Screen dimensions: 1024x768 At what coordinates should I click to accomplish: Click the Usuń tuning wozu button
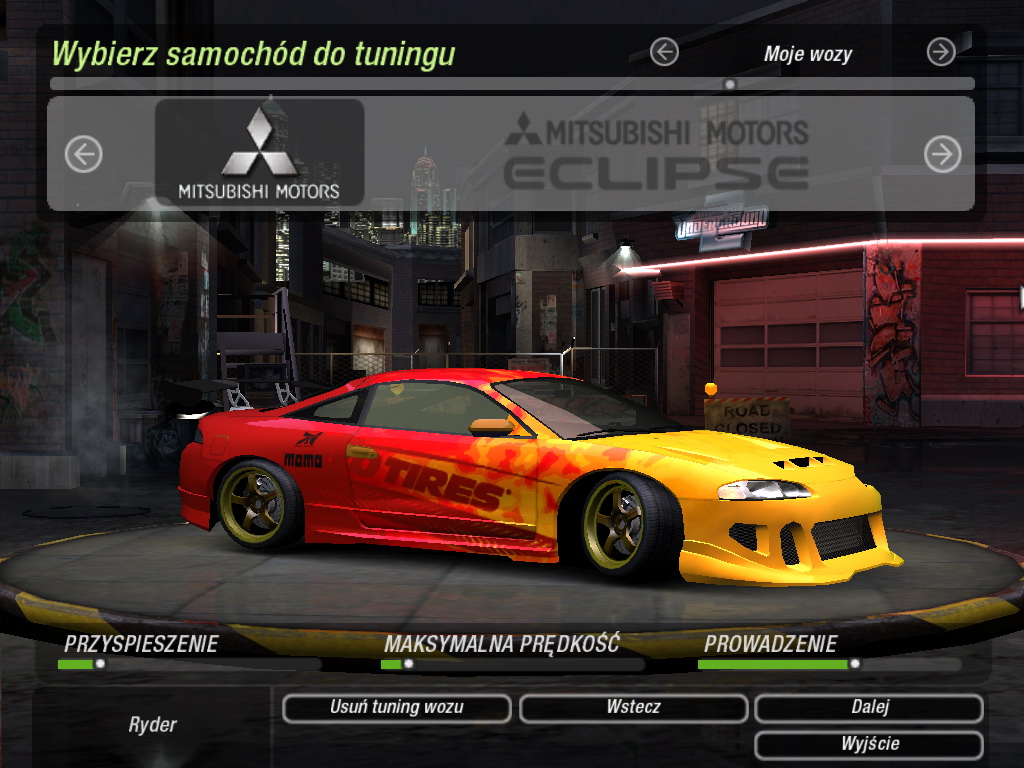397,708
